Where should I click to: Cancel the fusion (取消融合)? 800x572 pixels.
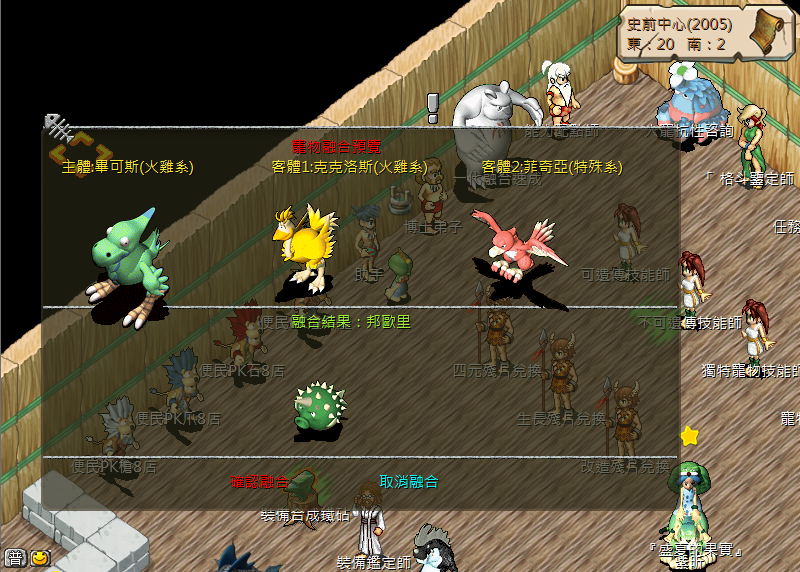409,482
